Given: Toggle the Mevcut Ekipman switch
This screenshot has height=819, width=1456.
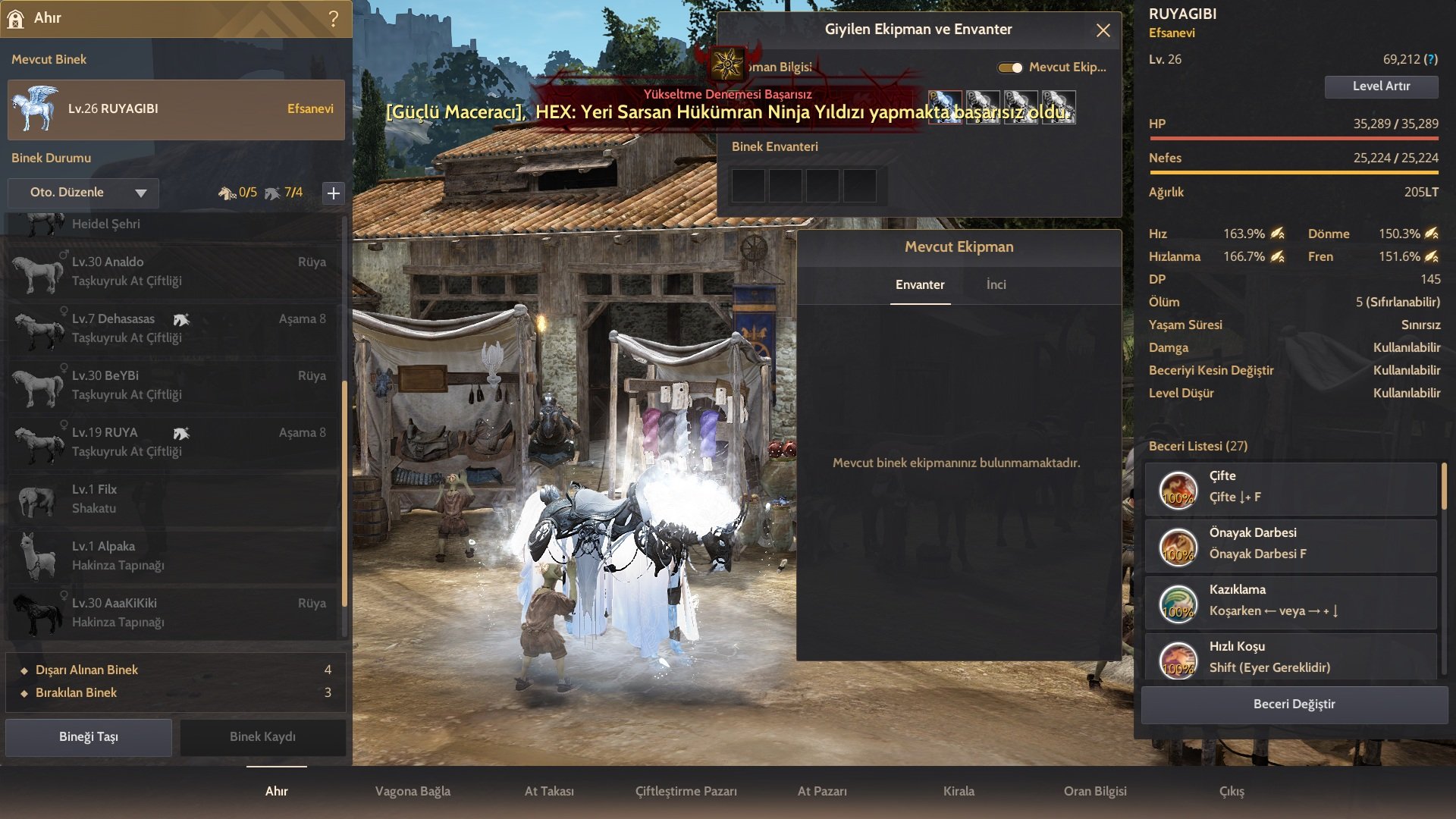Looking at the screenshot, I should (1010, 67).
